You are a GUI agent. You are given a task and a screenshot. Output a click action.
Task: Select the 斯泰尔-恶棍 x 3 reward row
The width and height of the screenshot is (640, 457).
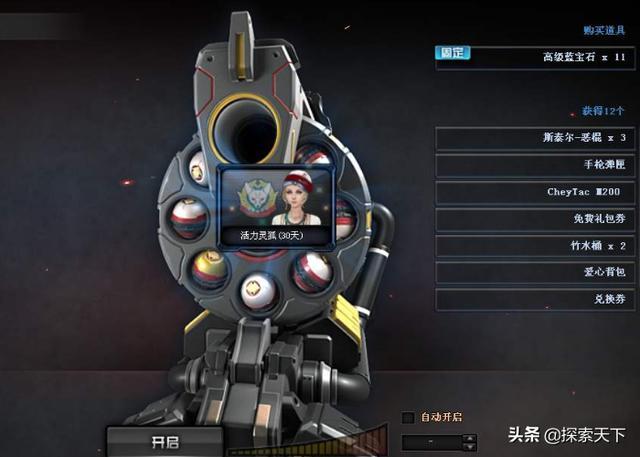(535, 138)
